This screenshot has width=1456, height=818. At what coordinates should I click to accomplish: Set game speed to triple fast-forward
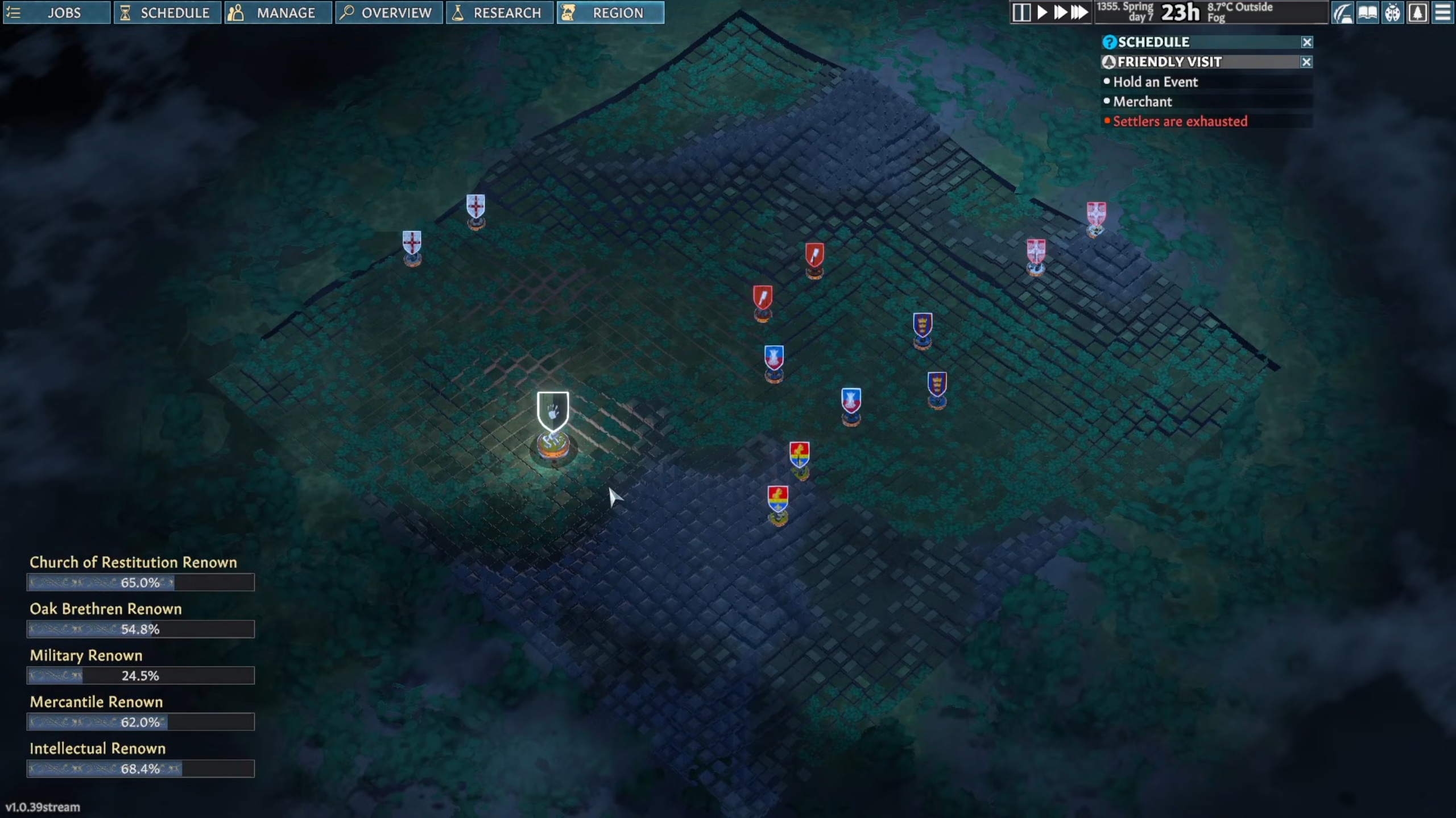(1079, 13)
